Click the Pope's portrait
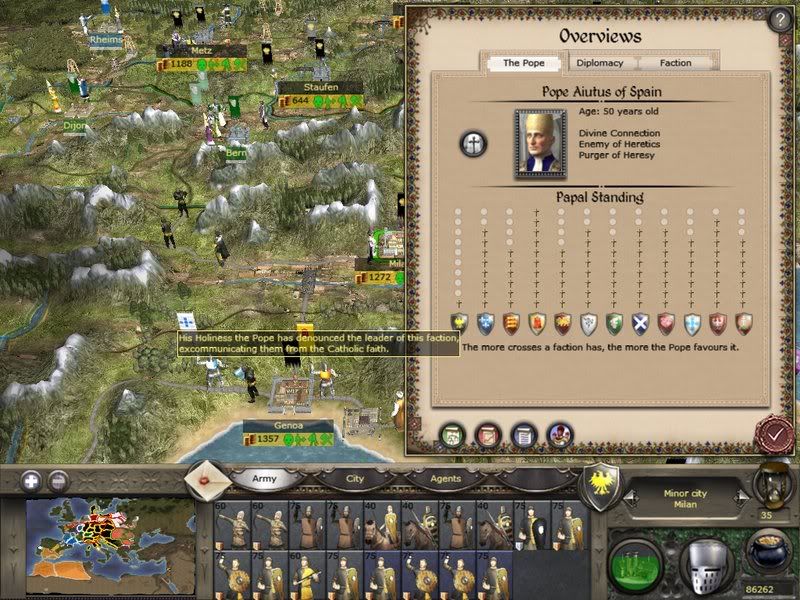The height and width of the screenshot is (600, 800). (540, 144)
